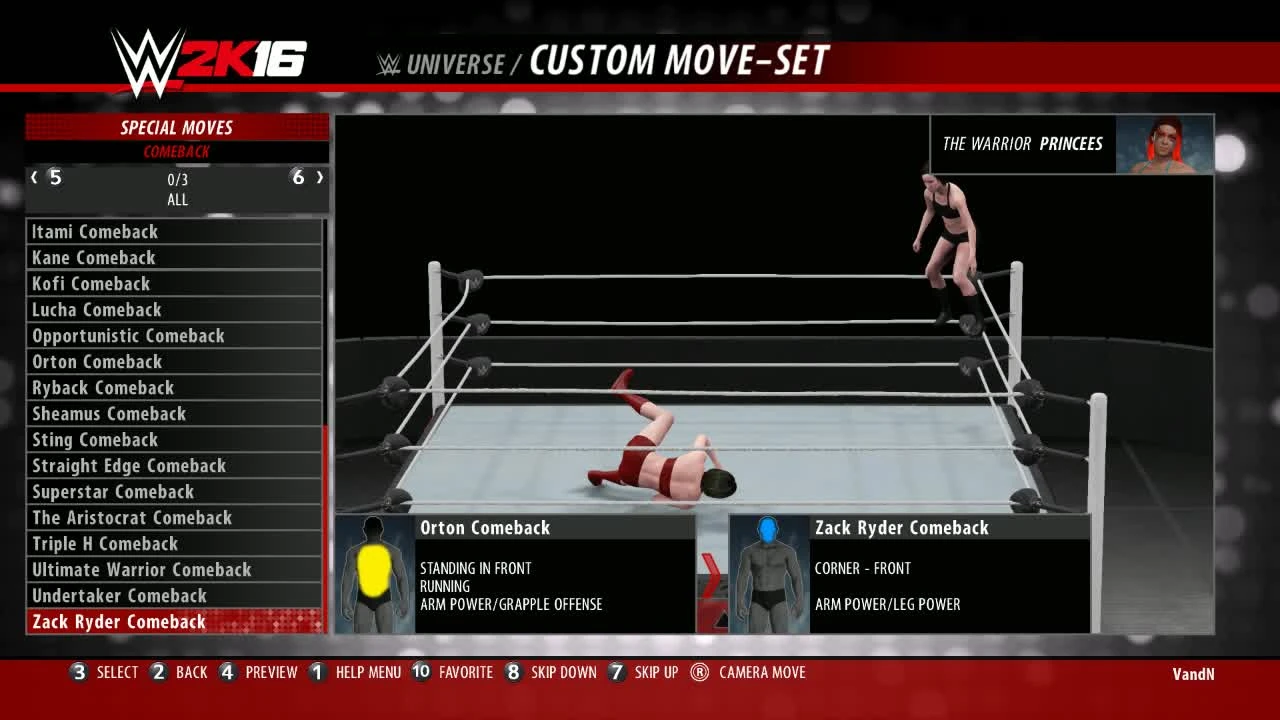Activate Preview using the 4 button icon

click(227, 672)
